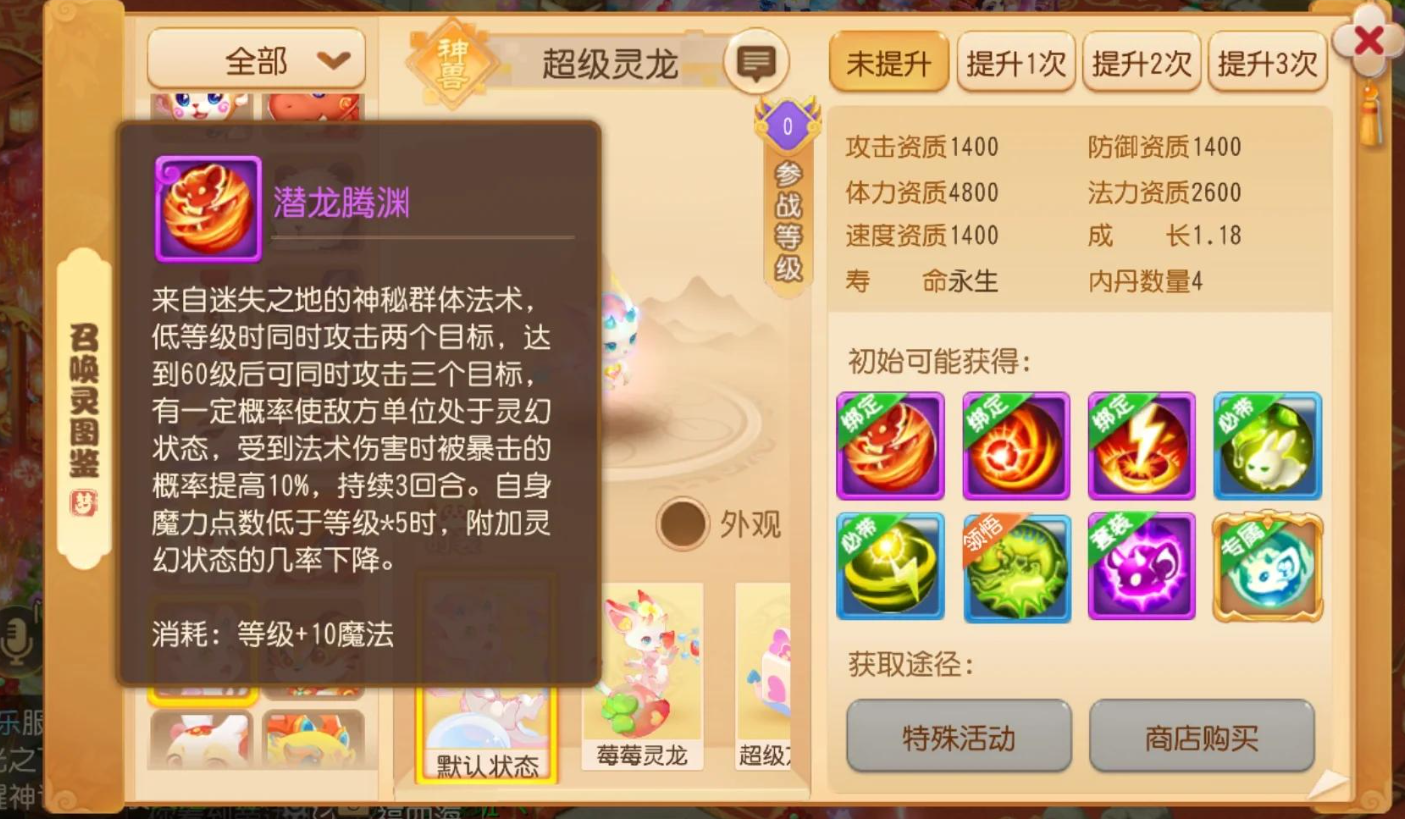The height and width of the screenshot is (819, 1405).
Task: Click the exclusive blue dragon skill icon
Action: (x=1267, y=568)
